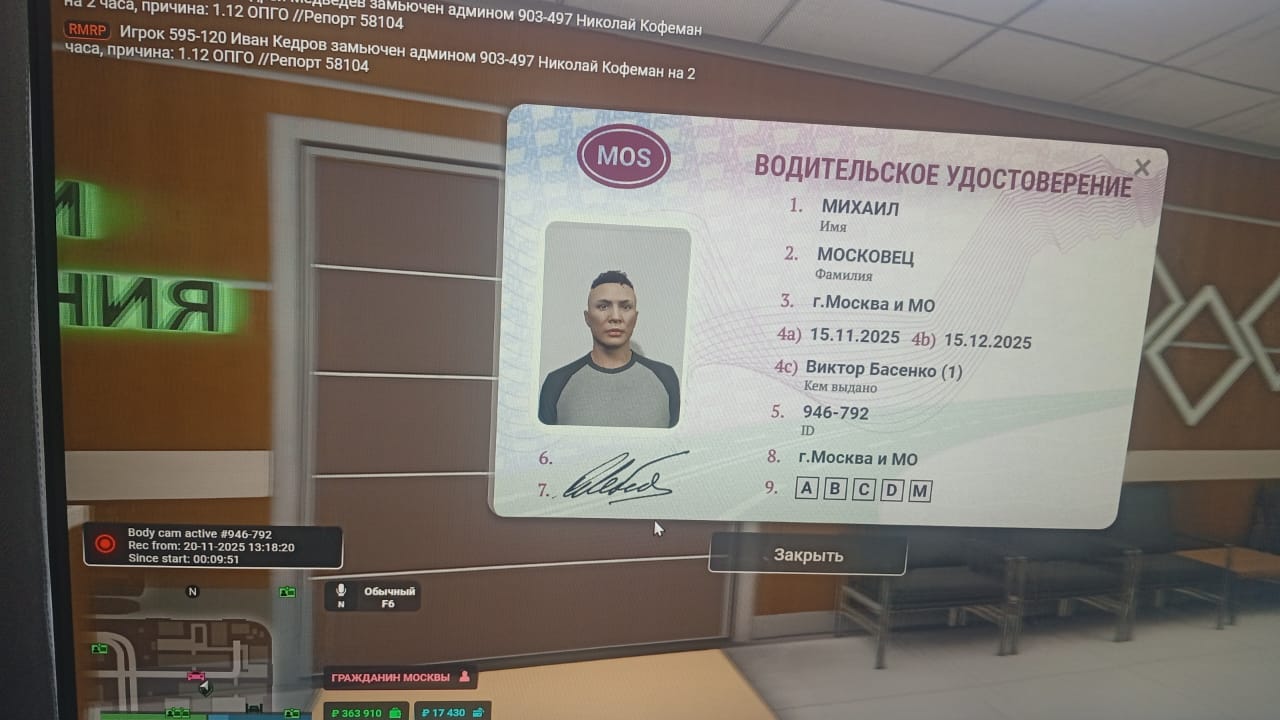Toggle bus category D checkbox
Viewport: 1280px width, 720px height.
[891, 490]
